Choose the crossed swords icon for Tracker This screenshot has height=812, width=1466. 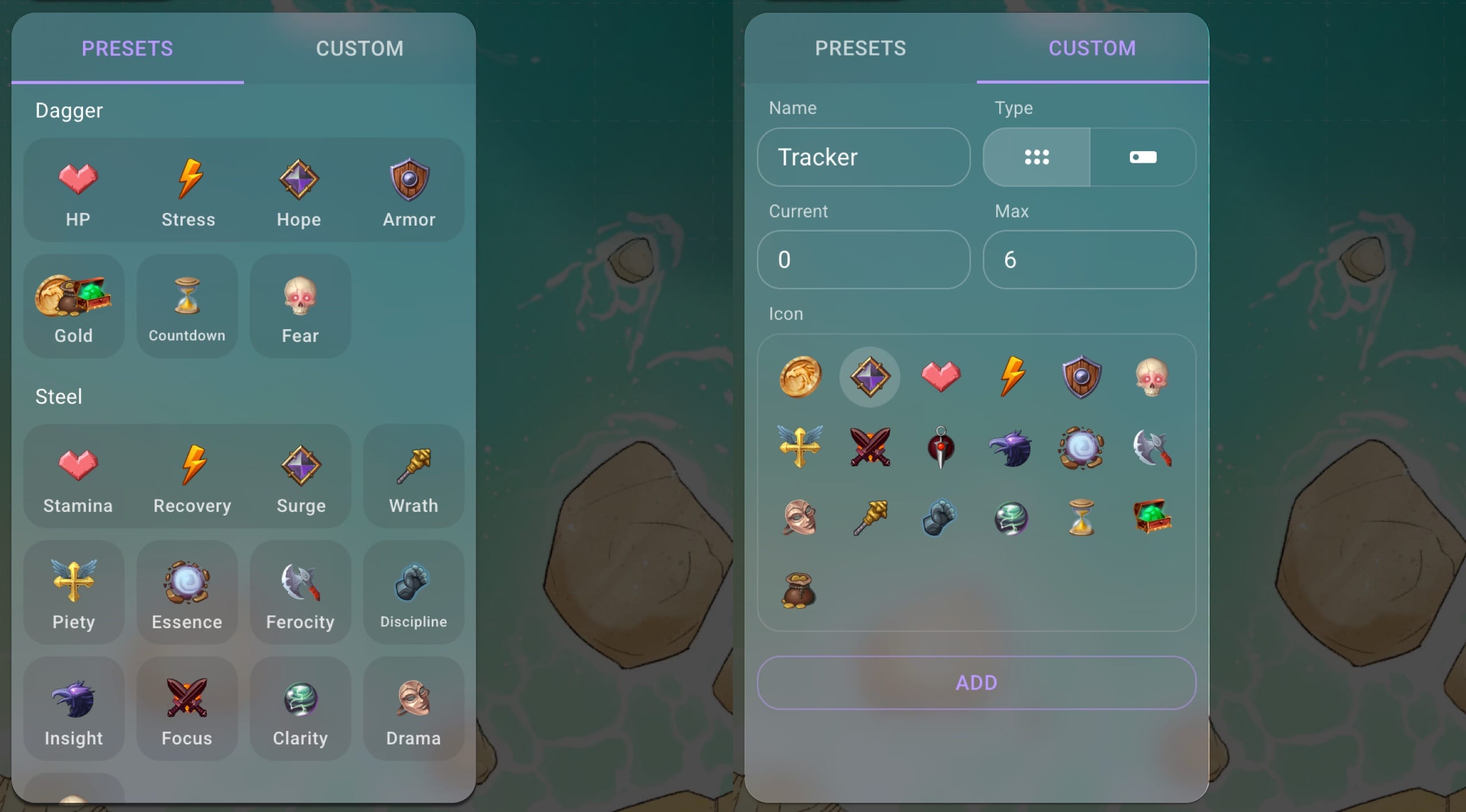(869, 448)
